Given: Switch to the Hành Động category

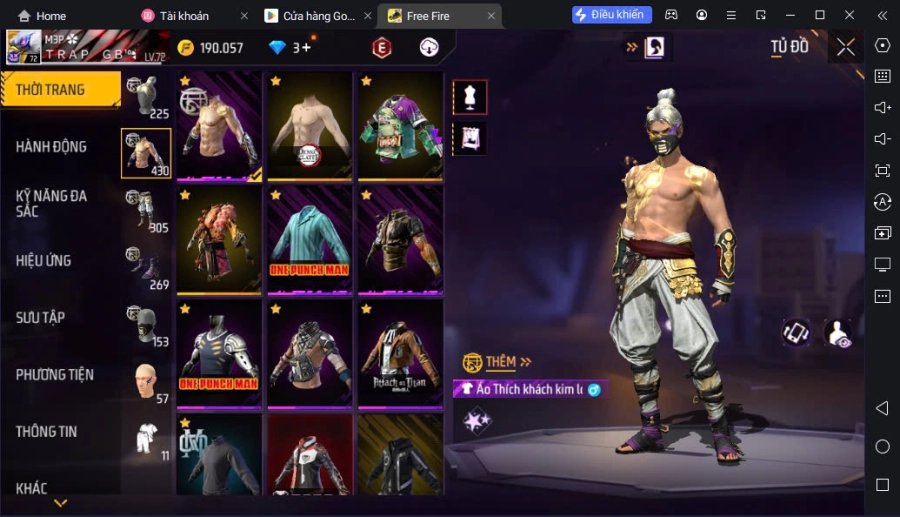Looking at the screenshot, I should pos(52,147).
